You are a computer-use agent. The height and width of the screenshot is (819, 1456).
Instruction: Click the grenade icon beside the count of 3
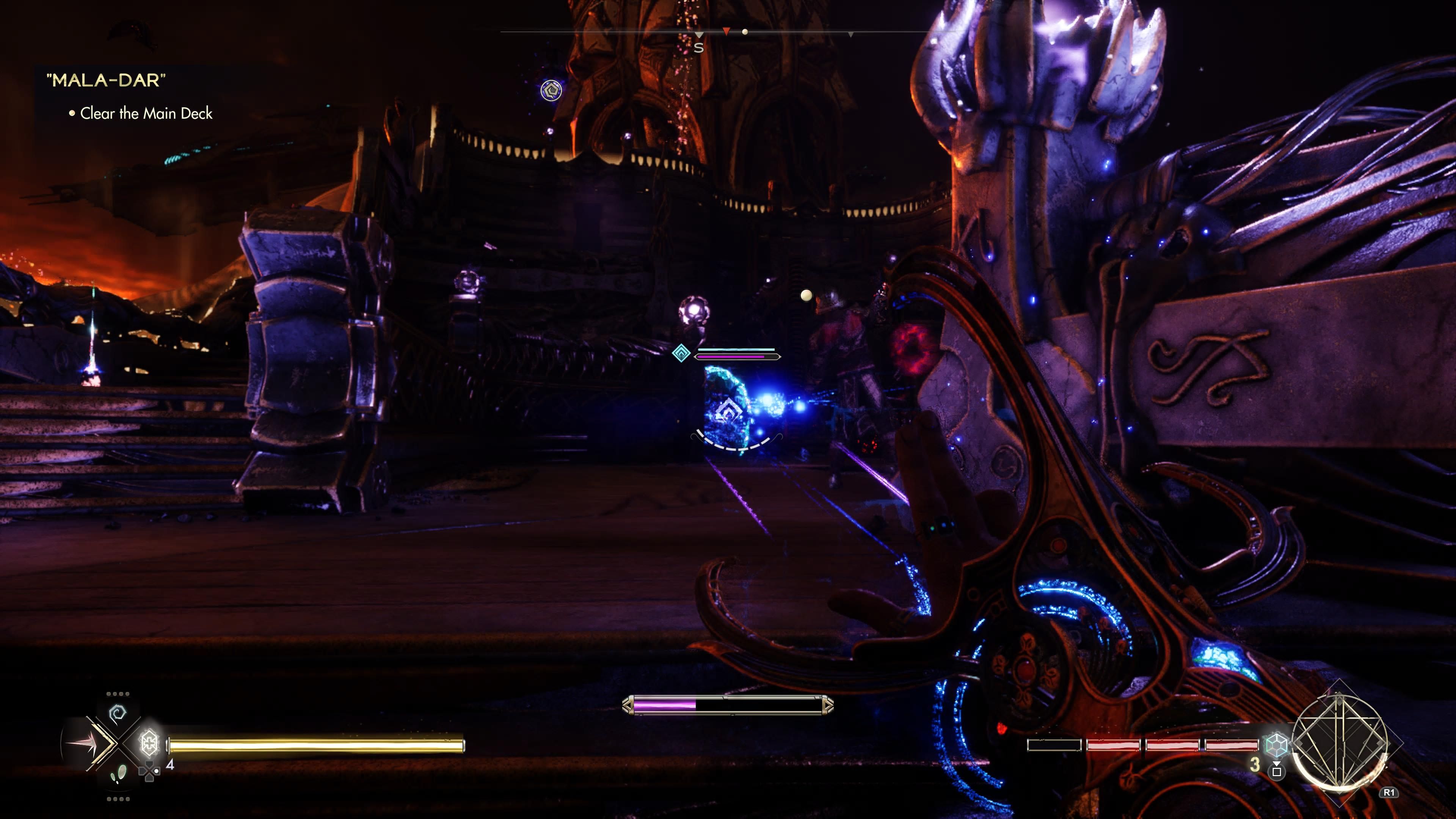click(1277, 772)
